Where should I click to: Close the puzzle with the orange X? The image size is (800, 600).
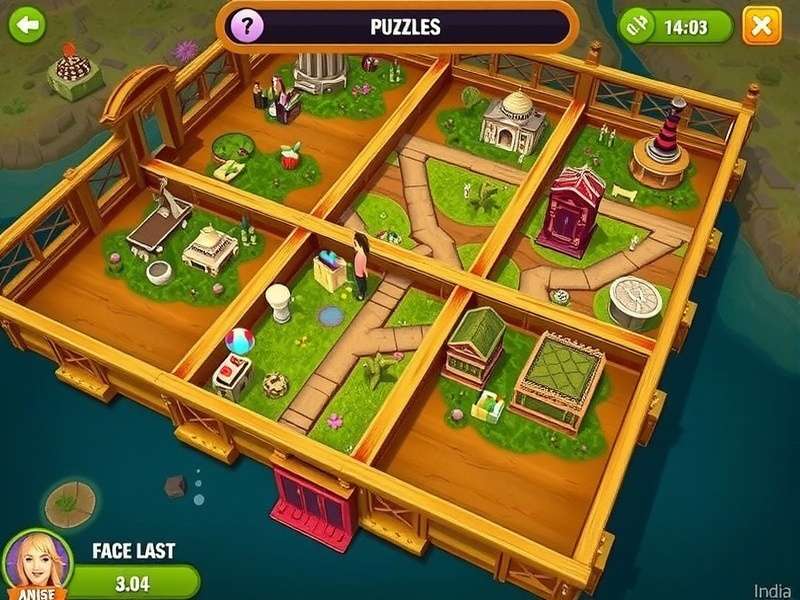762,25
